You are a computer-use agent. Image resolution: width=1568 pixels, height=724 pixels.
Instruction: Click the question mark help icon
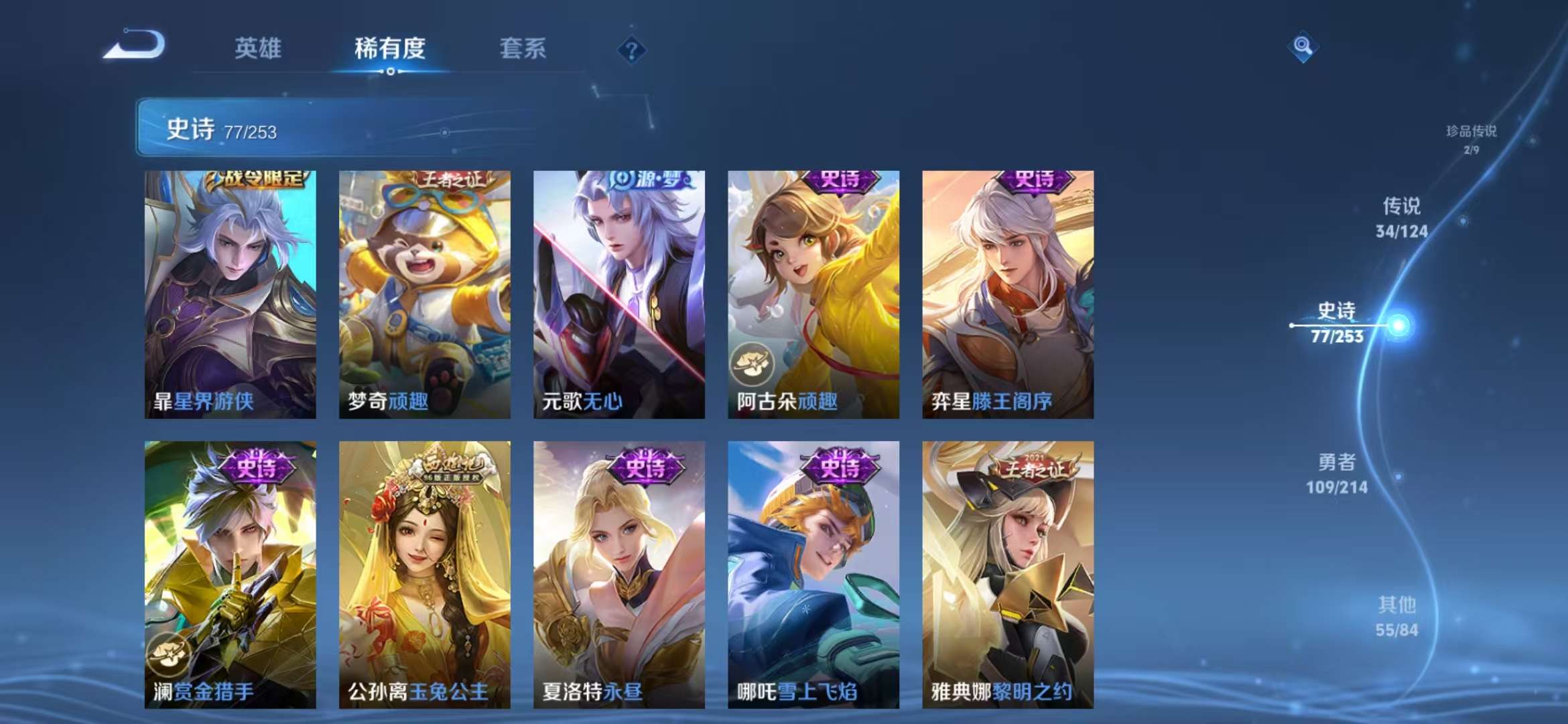(x=631, y=49)
